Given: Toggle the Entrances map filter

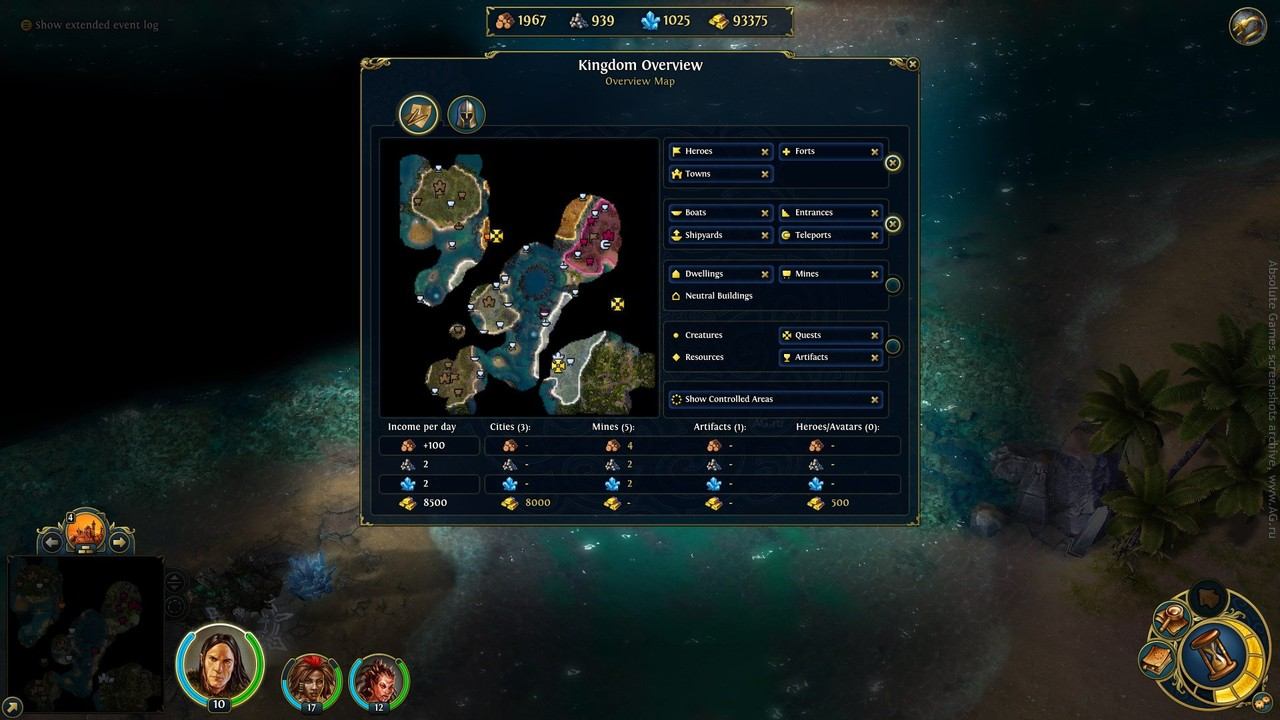Looking at the screenshot, I should point(830,213).
